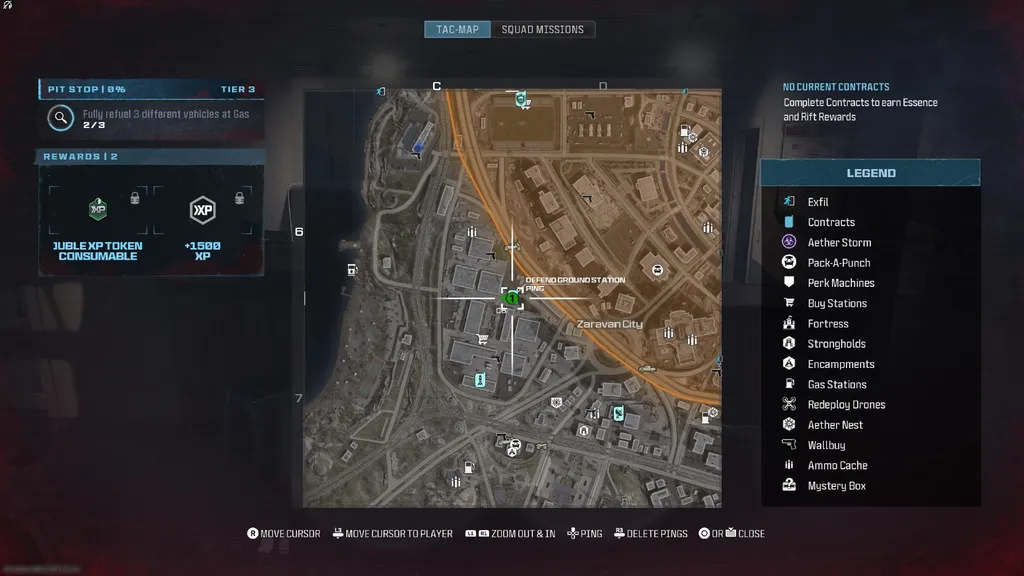Select the Pack-A-Punch legend entry
Image resolution: width=1024 pixels, height=576 pixels.
point(839,263)
